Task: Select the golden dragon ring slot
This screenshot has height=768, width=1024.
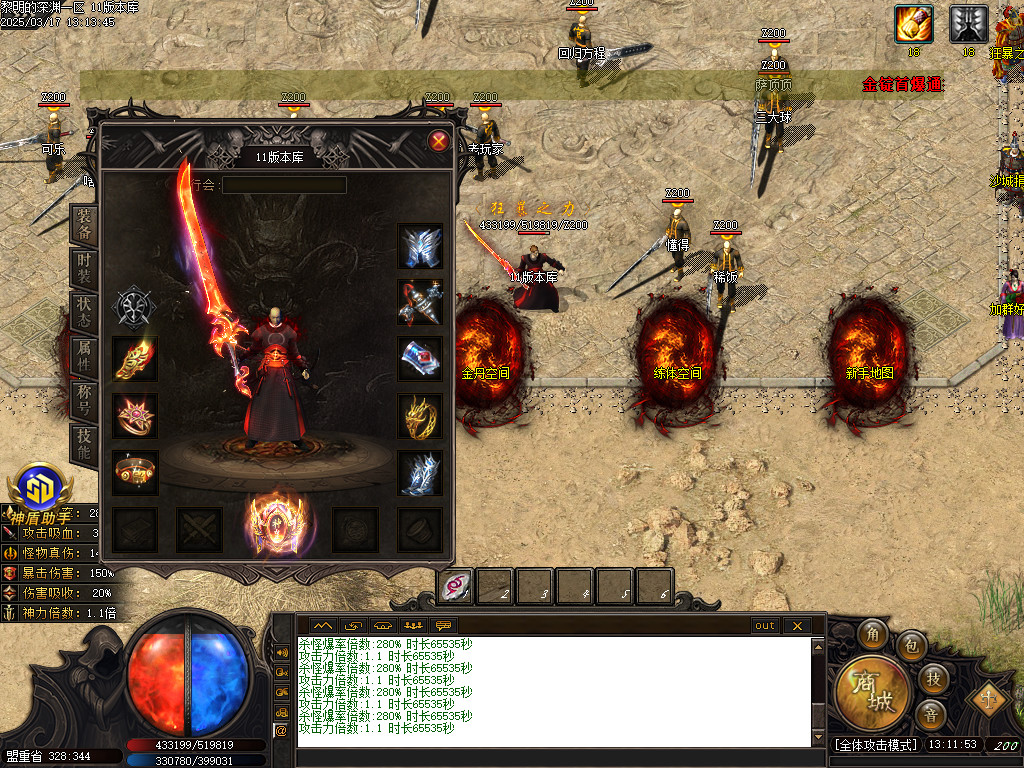Action: [421, 415]
